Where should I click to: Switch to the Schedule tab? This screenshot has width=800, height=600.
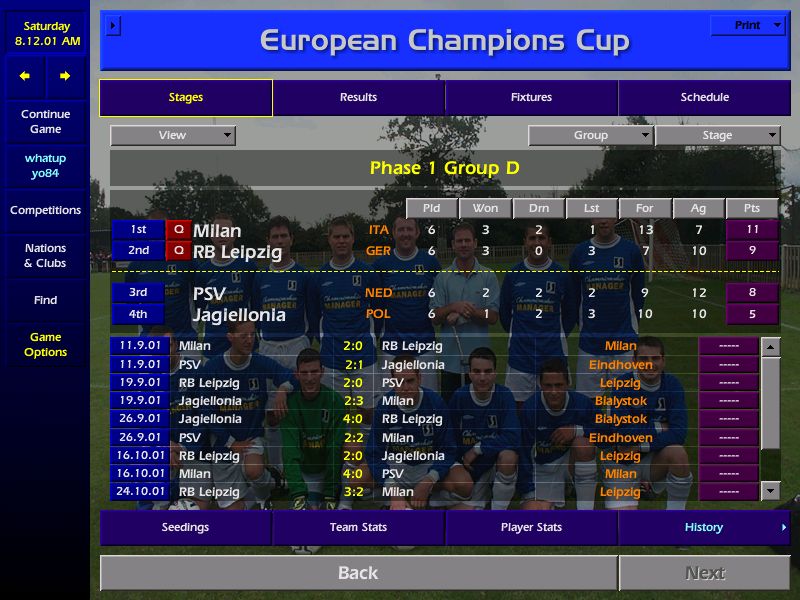pos(704,97)
